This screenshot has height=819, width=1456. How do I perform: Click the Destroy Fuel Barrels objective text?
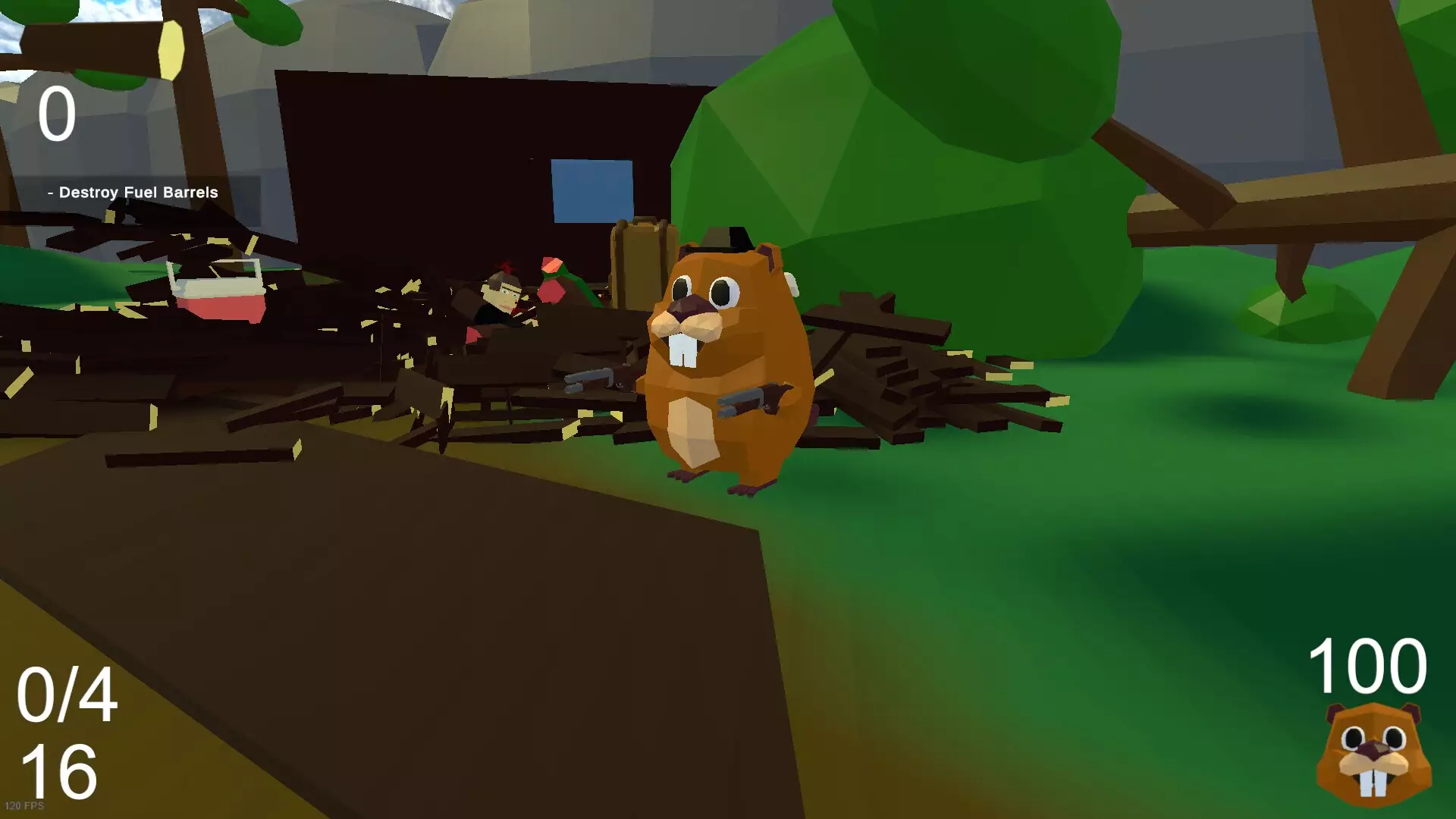(133, 192)
